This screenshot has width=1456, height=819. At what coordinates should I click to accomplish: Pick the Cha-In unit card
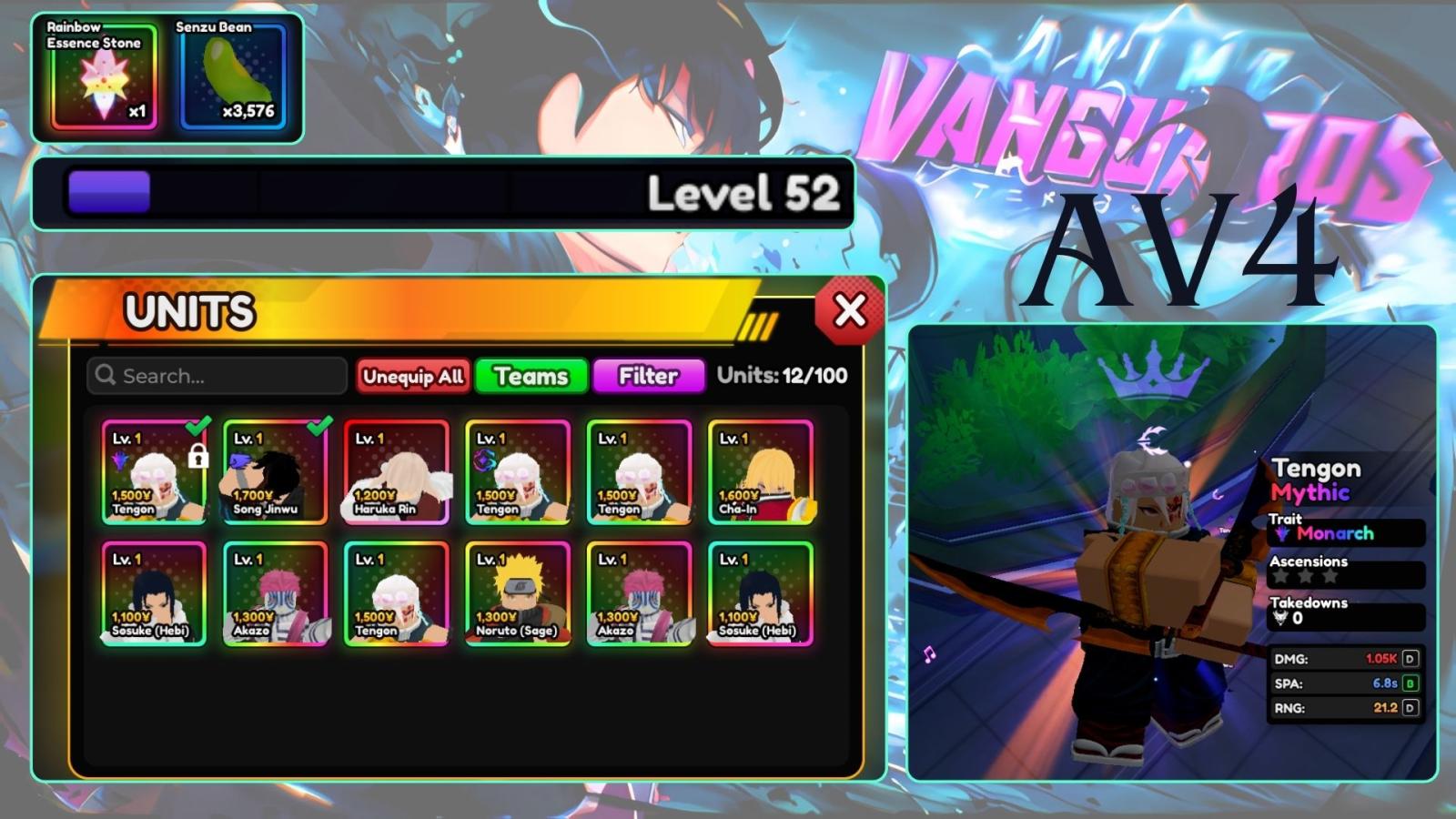coord(761,472)
